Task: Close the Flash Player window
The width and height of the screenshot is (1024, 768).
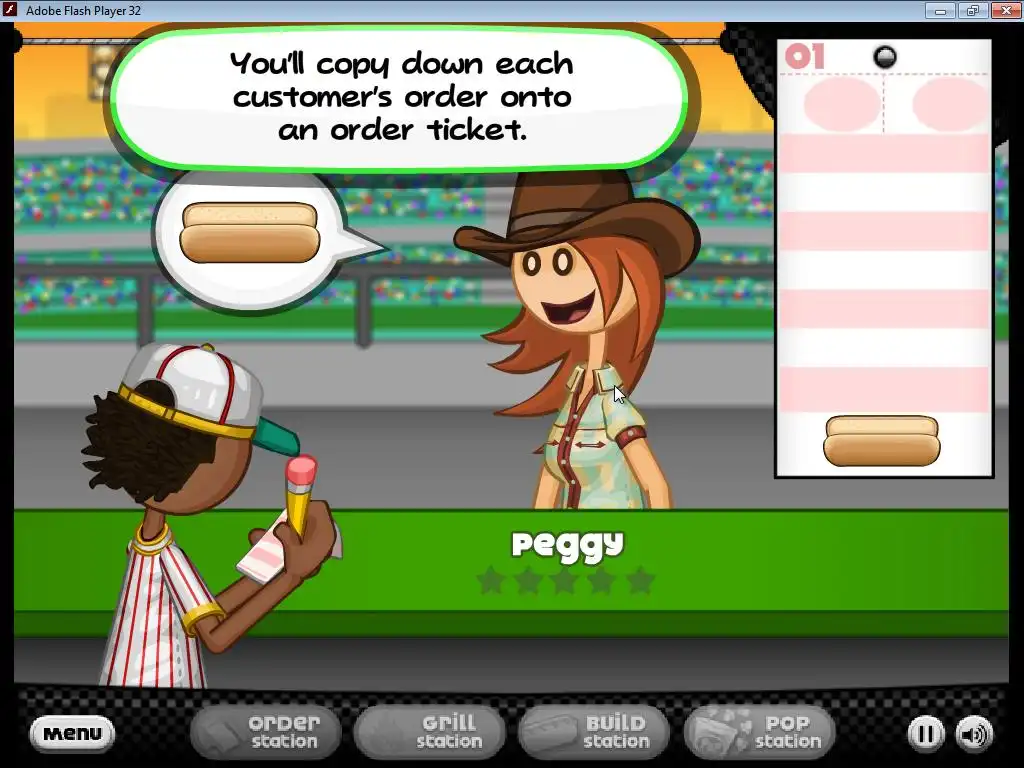Action: (x=1003, y=10)
